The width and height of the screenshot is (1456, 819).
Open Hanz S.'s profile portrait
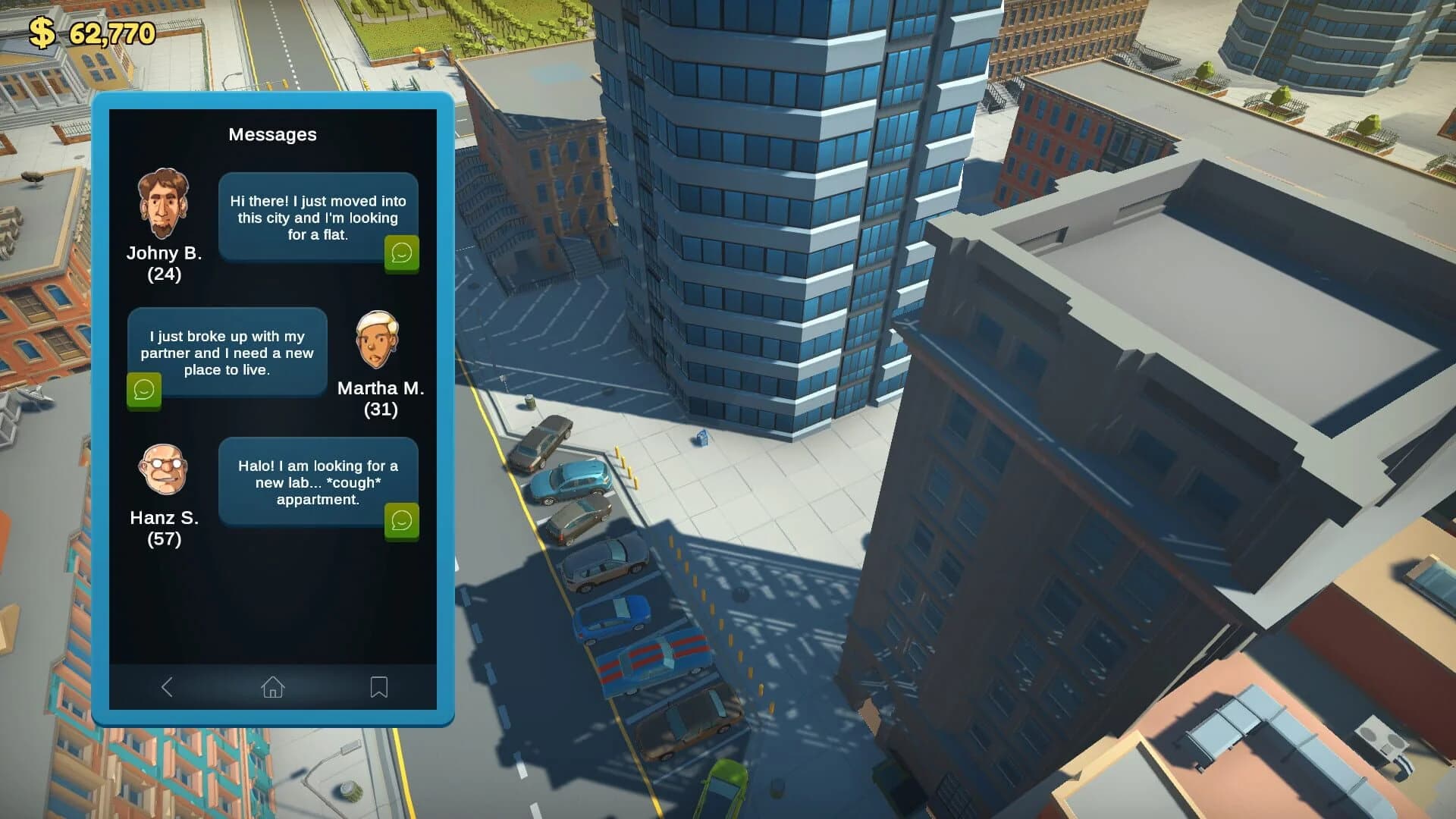point(162,470)
